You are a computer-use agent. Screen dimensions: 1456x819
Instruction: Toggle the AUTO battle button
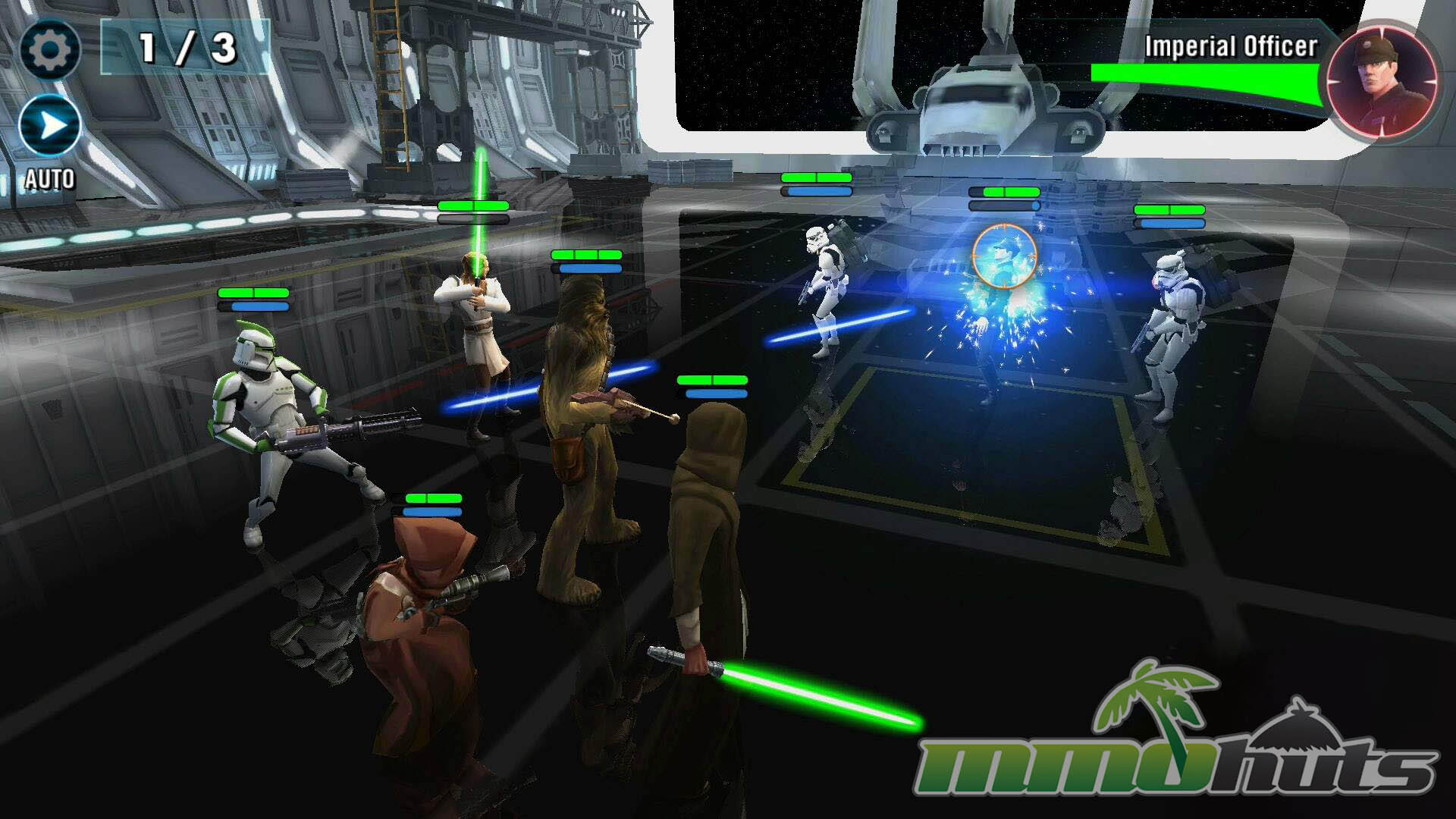coord(50,126)
